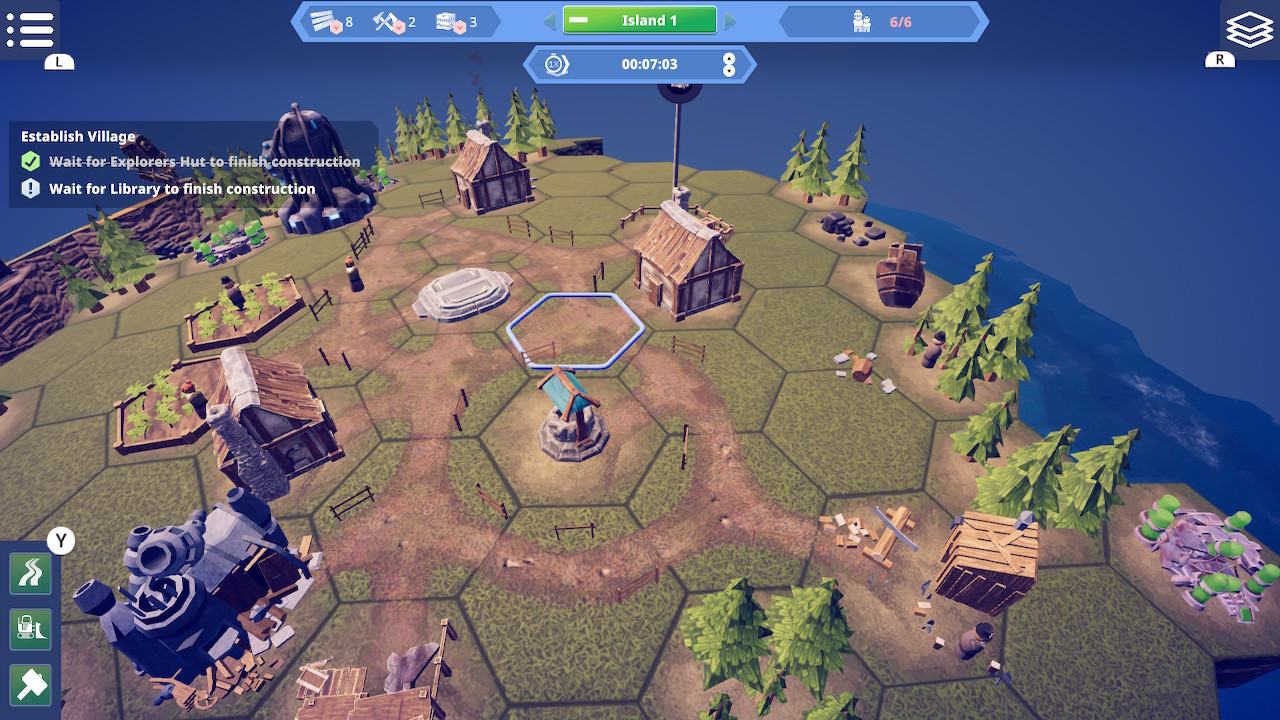Select the bulldozer demolish tool

(x=30, y=629)
